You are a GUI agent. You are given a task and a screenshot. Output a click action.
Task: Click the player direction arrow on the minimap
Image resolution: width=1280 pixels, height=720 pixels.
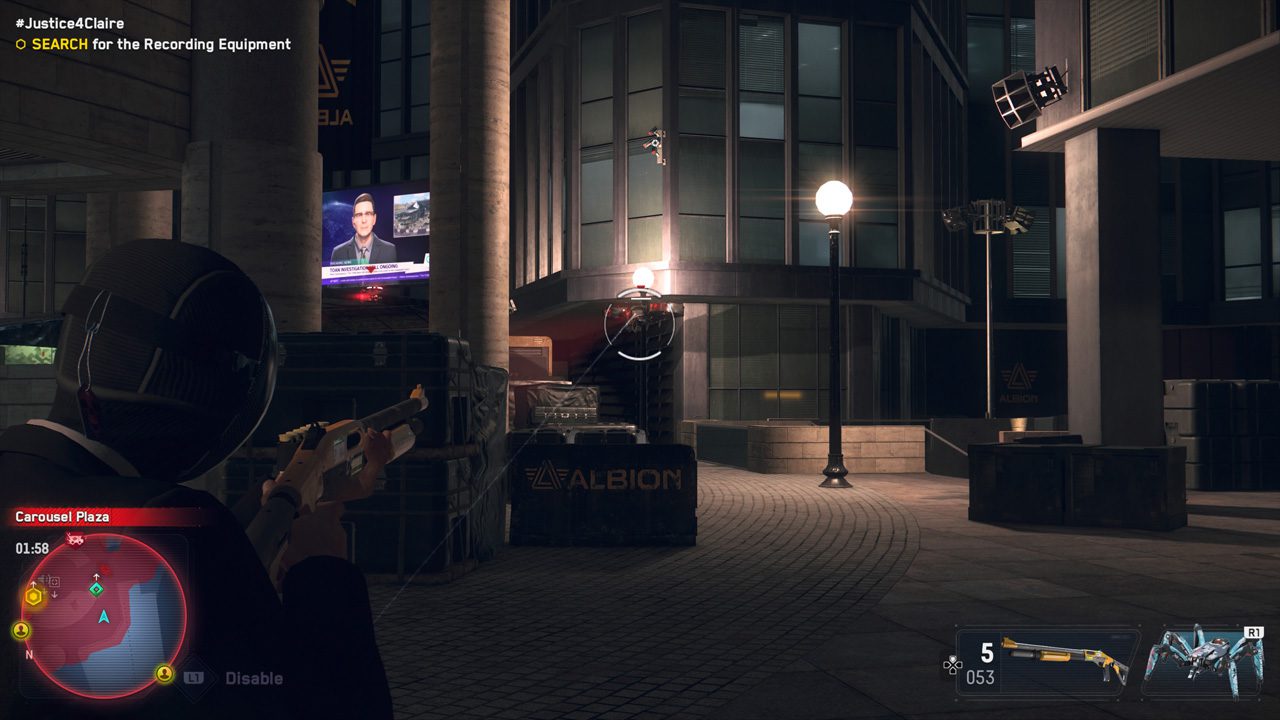pyautogui.click(x=103, y=618)
